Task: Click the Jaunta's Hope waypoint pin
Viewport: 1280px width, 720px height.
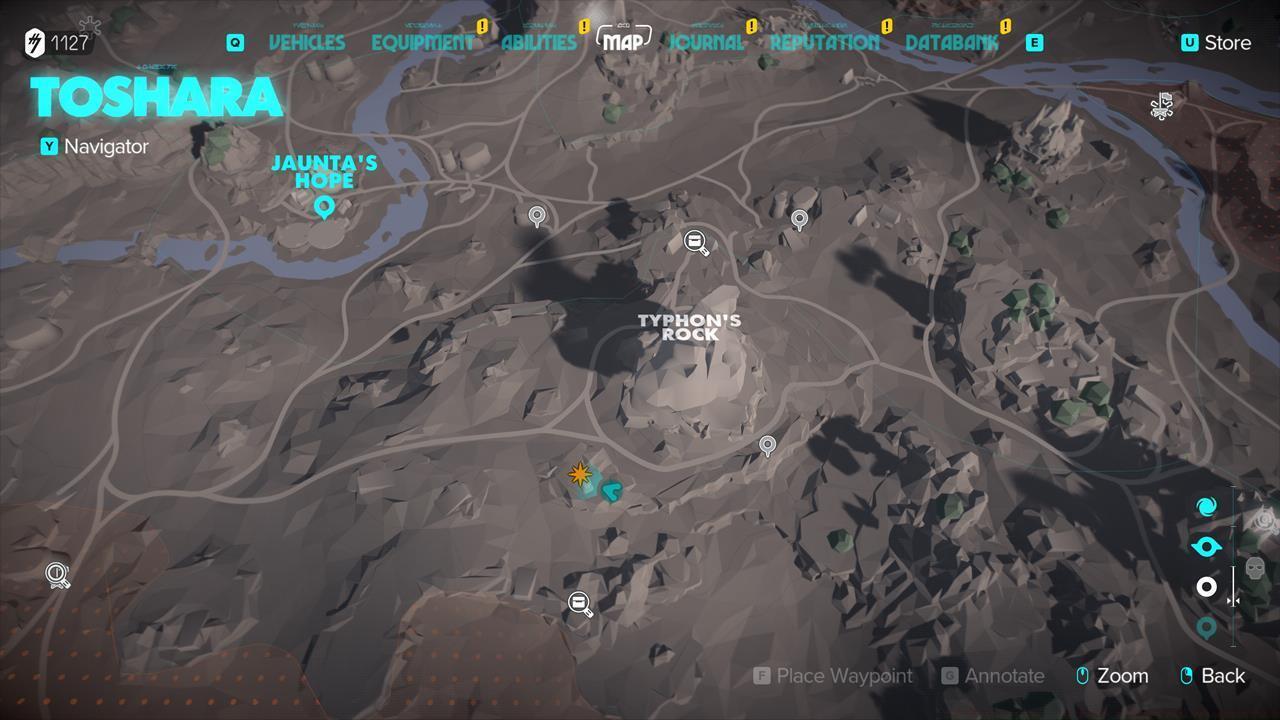Action: (x=322, y=208)
